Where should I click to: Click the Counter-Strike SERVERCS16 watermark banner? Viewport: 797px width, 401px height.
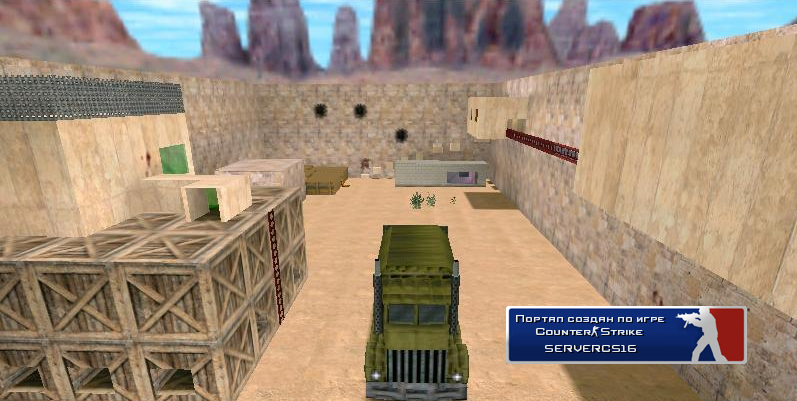coord(626,334)
